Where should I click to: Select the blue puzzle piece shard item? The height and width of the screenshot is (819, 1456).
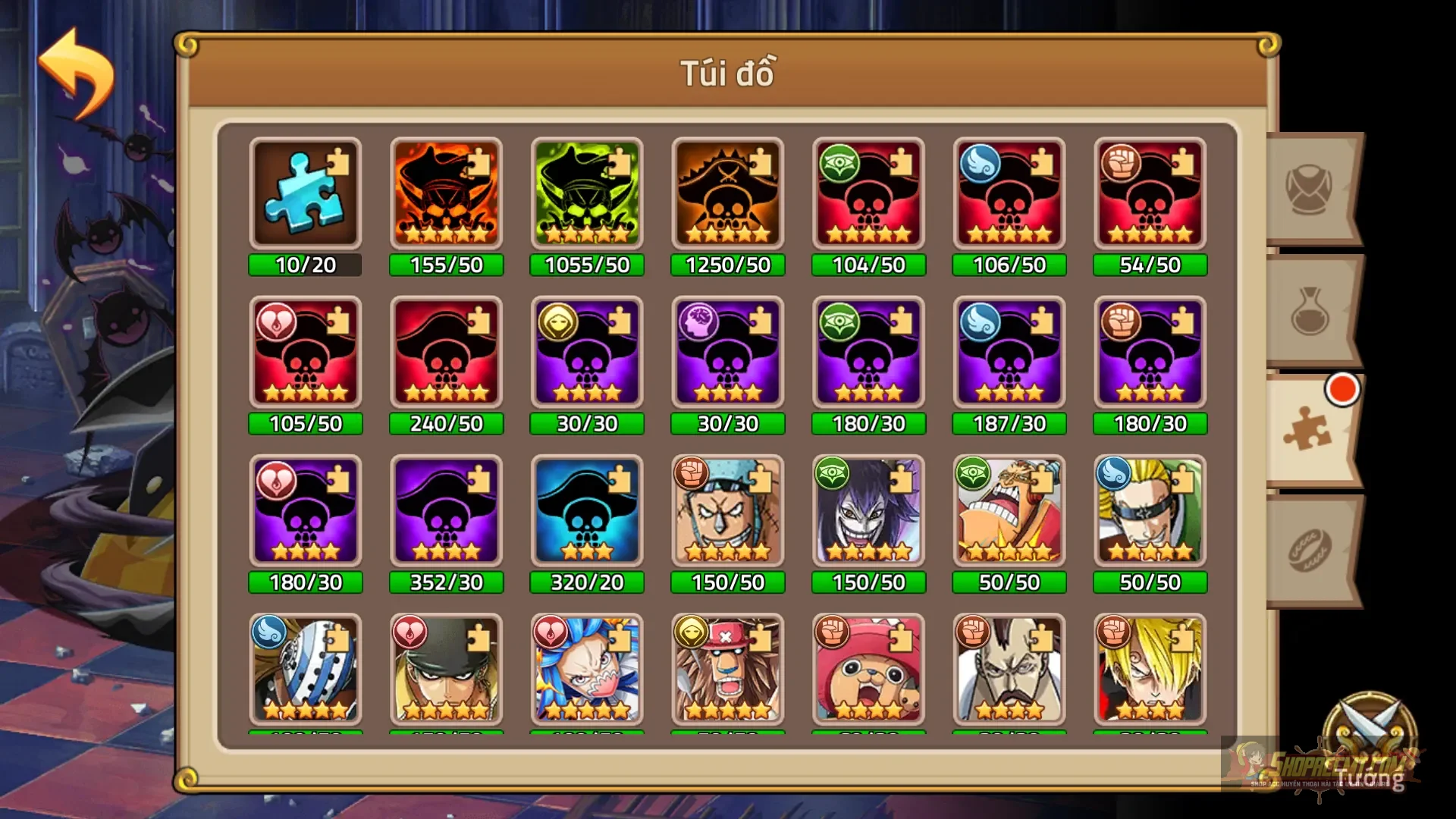tap(306, 193)
